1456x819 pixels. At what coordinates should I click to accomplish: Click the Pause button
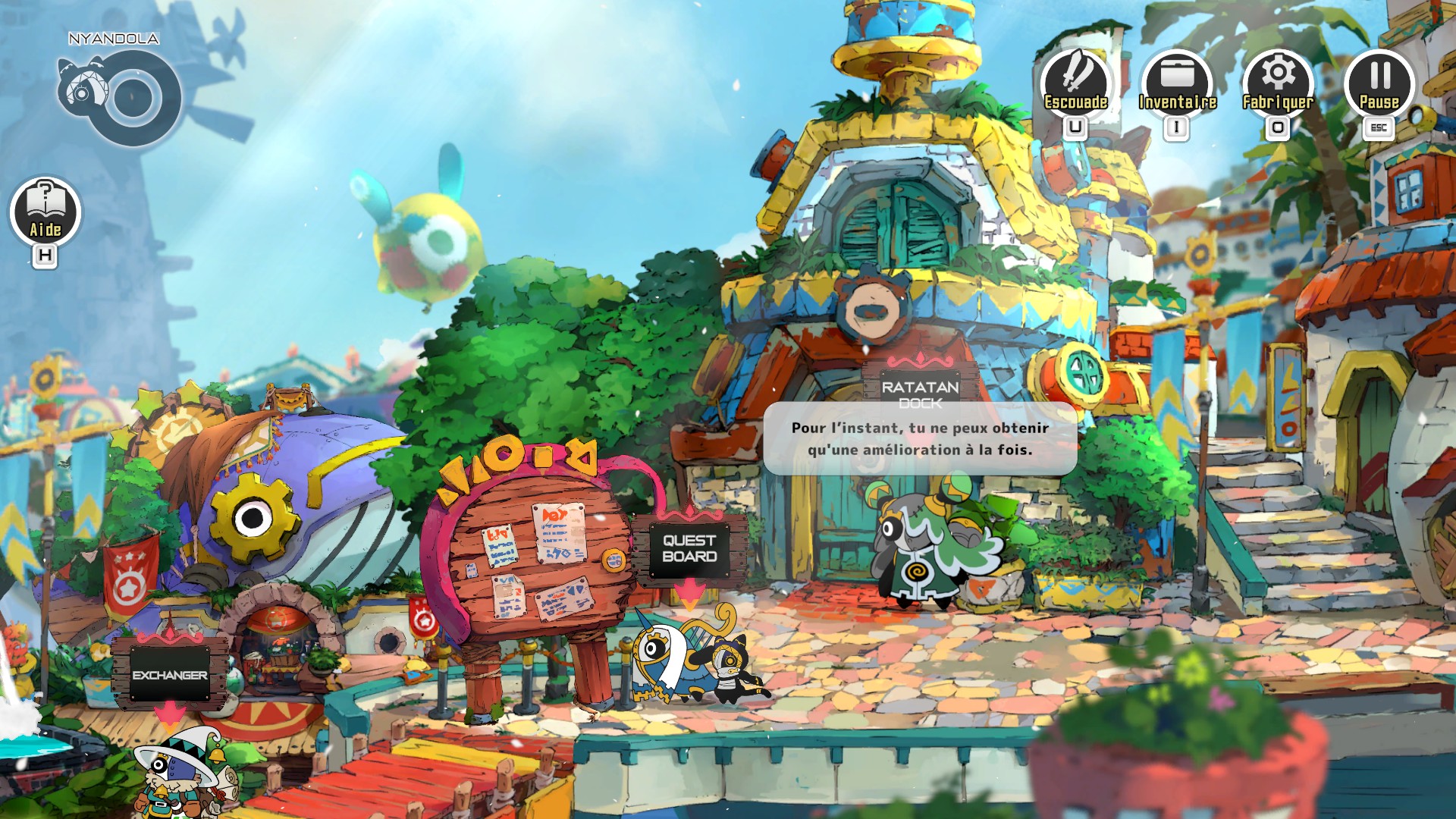coord(1379,83)
